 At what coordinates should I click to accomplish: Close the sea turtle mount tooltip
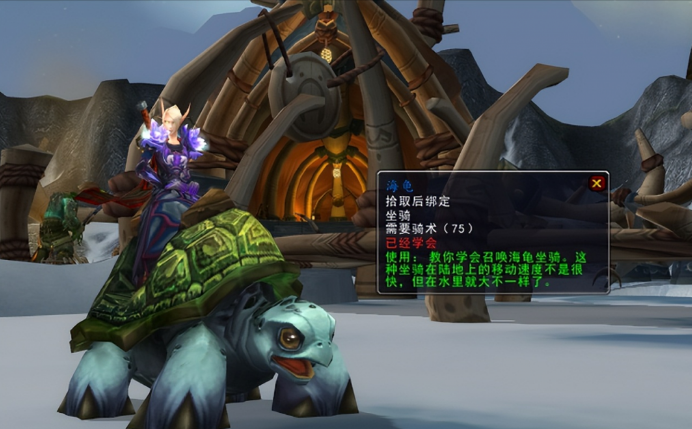[x=597, y=183]
